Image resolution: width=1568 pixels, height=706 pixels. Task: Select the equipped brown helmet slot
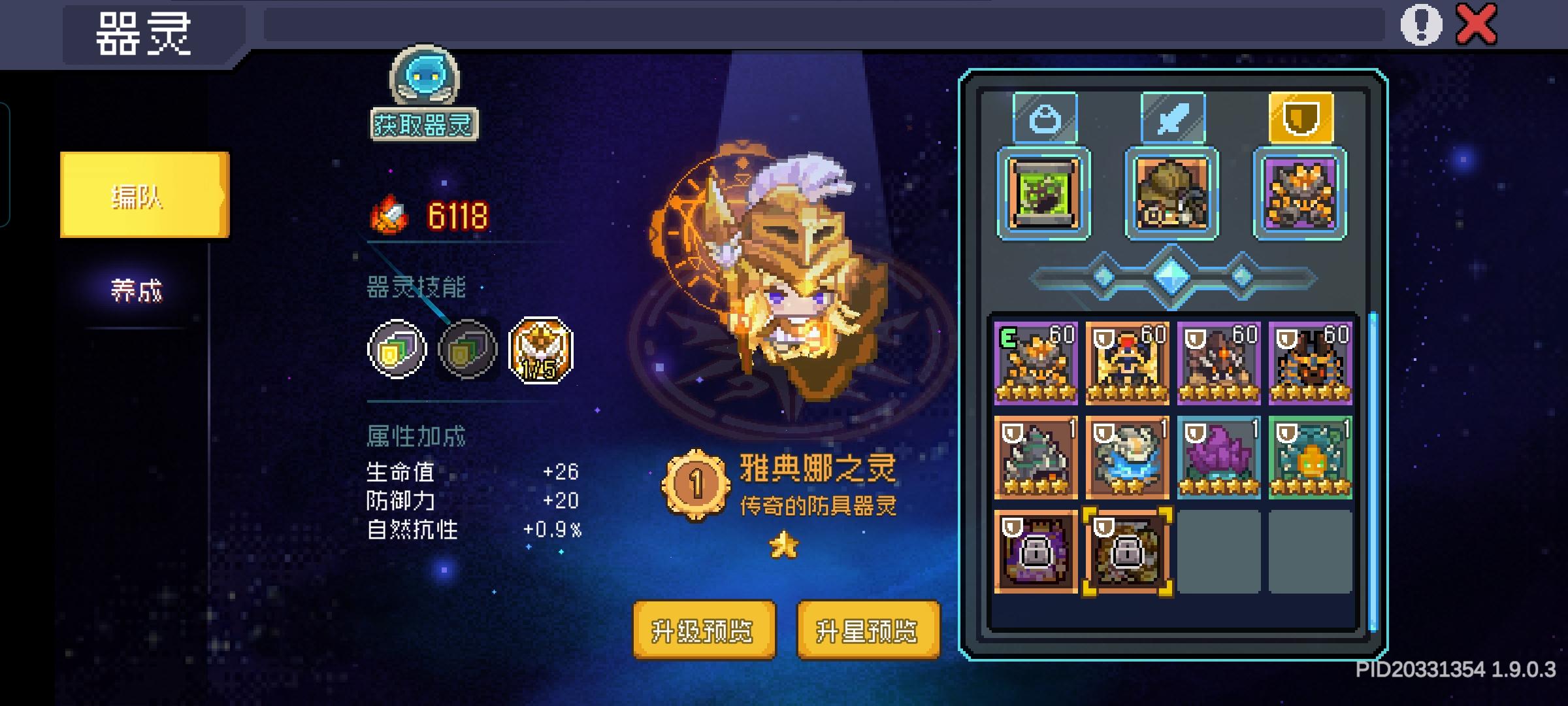(1172, 194)
